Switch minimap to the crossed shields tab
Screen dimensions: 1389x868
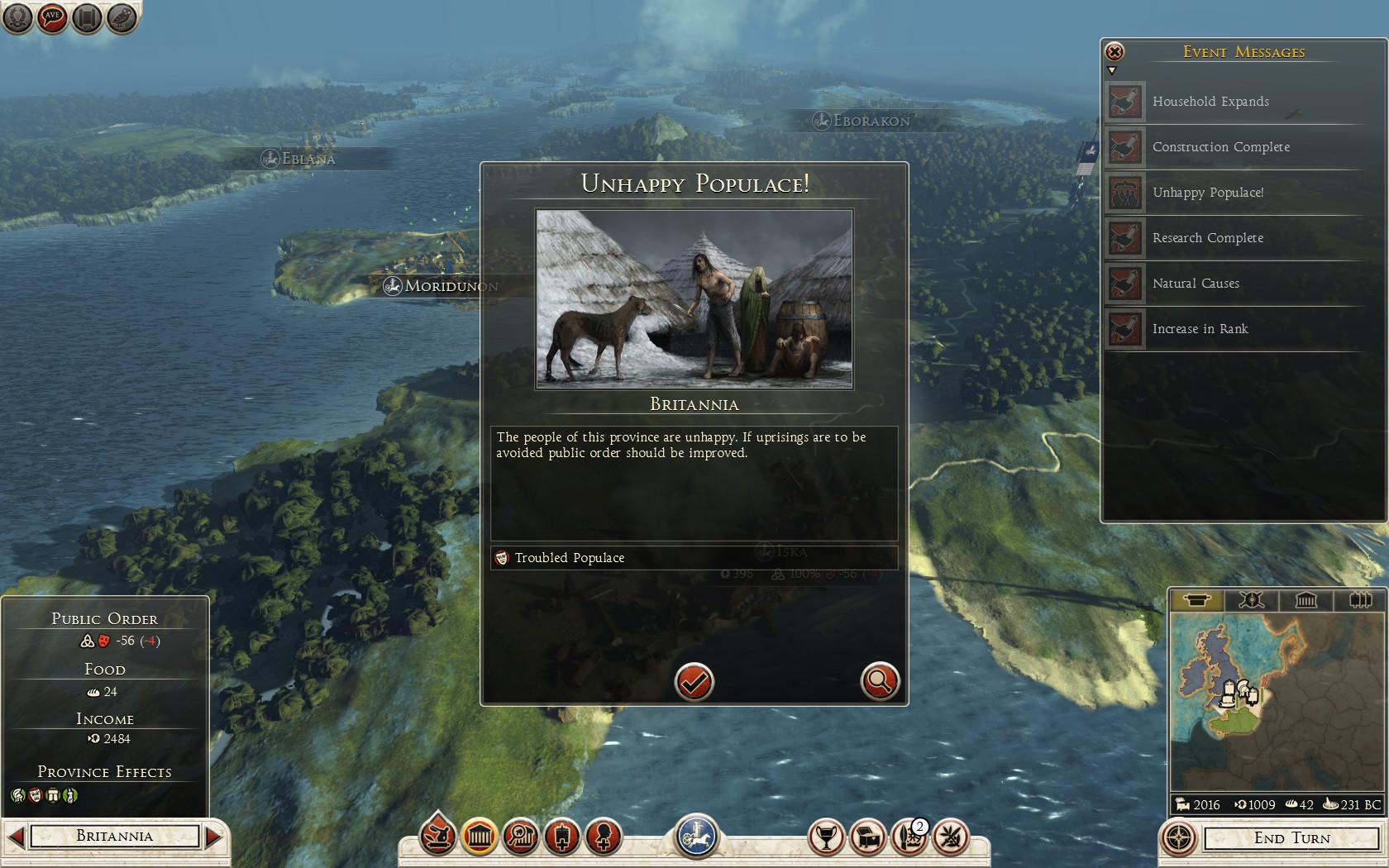1251,600
